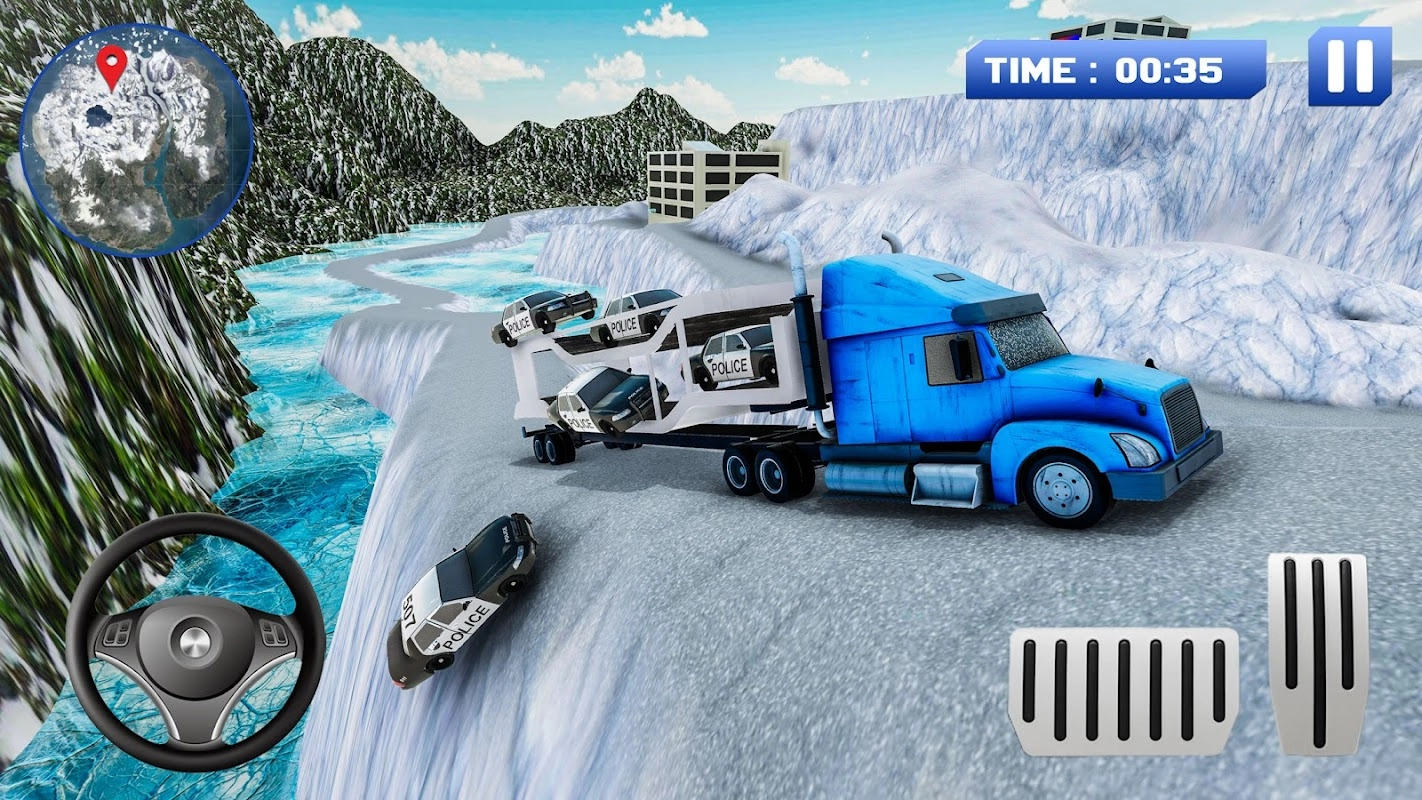The width and height of the screenshot is (1422, 800).
Task: Pause the game with the pause button
Action: [x=1349, y=66]
